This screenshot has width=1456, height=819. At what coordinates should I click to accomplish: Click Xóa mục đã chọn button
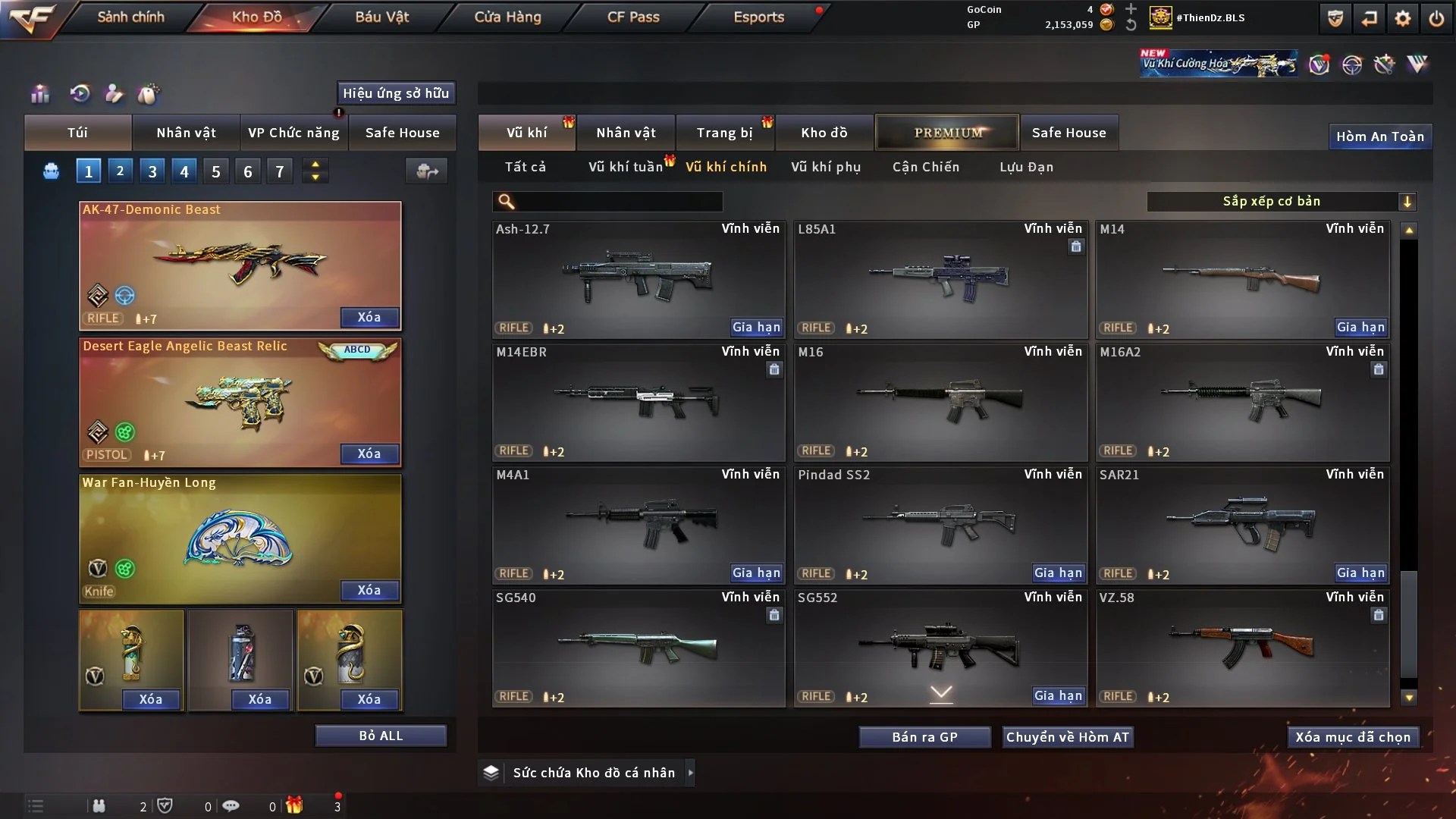pyautogui.click(x=1353, y=737)
